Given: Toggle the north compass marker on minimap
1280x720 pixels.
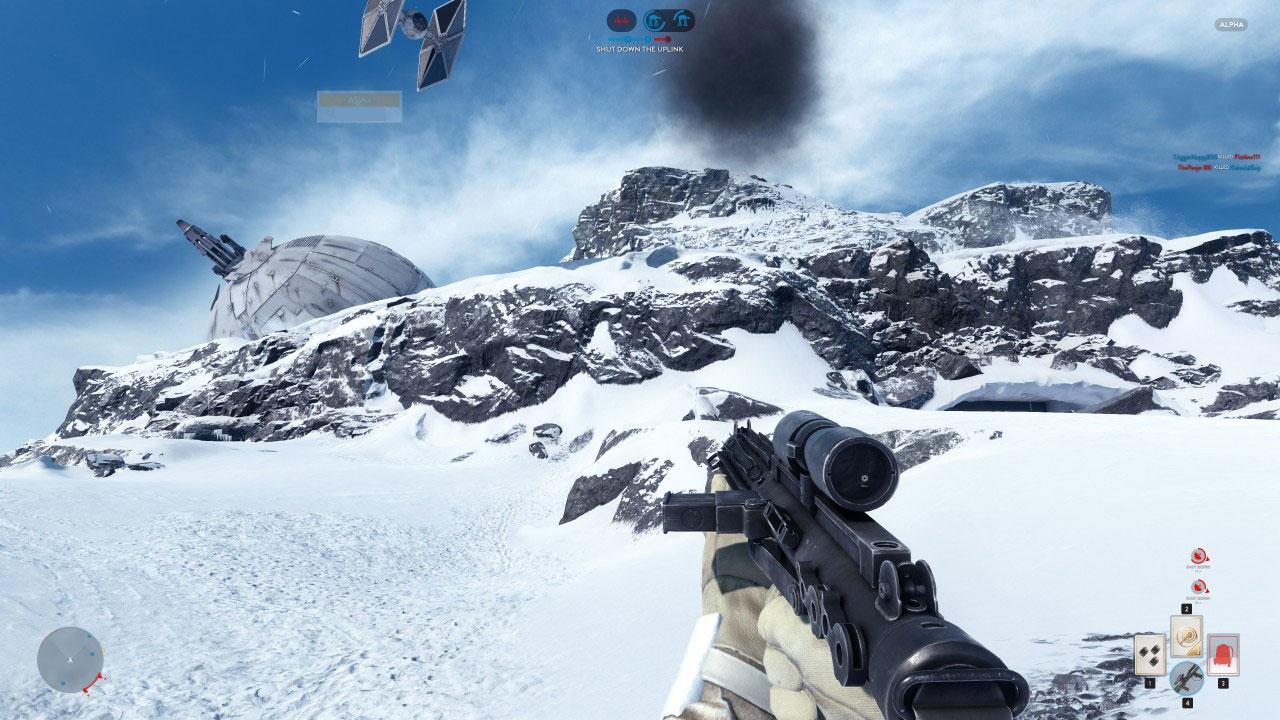Looking at the screenshot, I should [x=68, y=660].
